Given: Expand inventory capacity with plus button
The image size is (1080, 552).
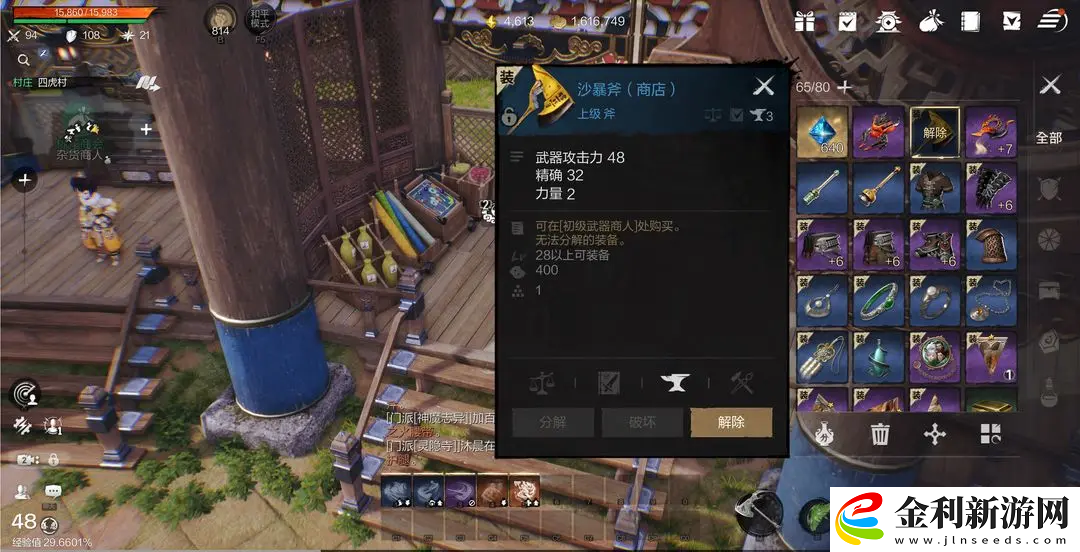Looking at the screenshot, I should pos(845,87).
